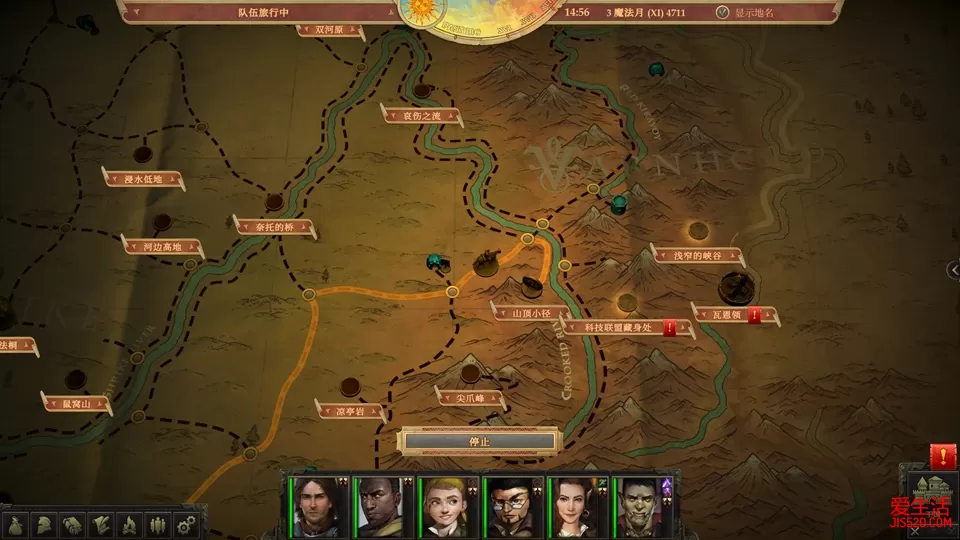Open the character sheet helmet icon
This screenshot has width=960, height=540.
(x=45, y=524)
